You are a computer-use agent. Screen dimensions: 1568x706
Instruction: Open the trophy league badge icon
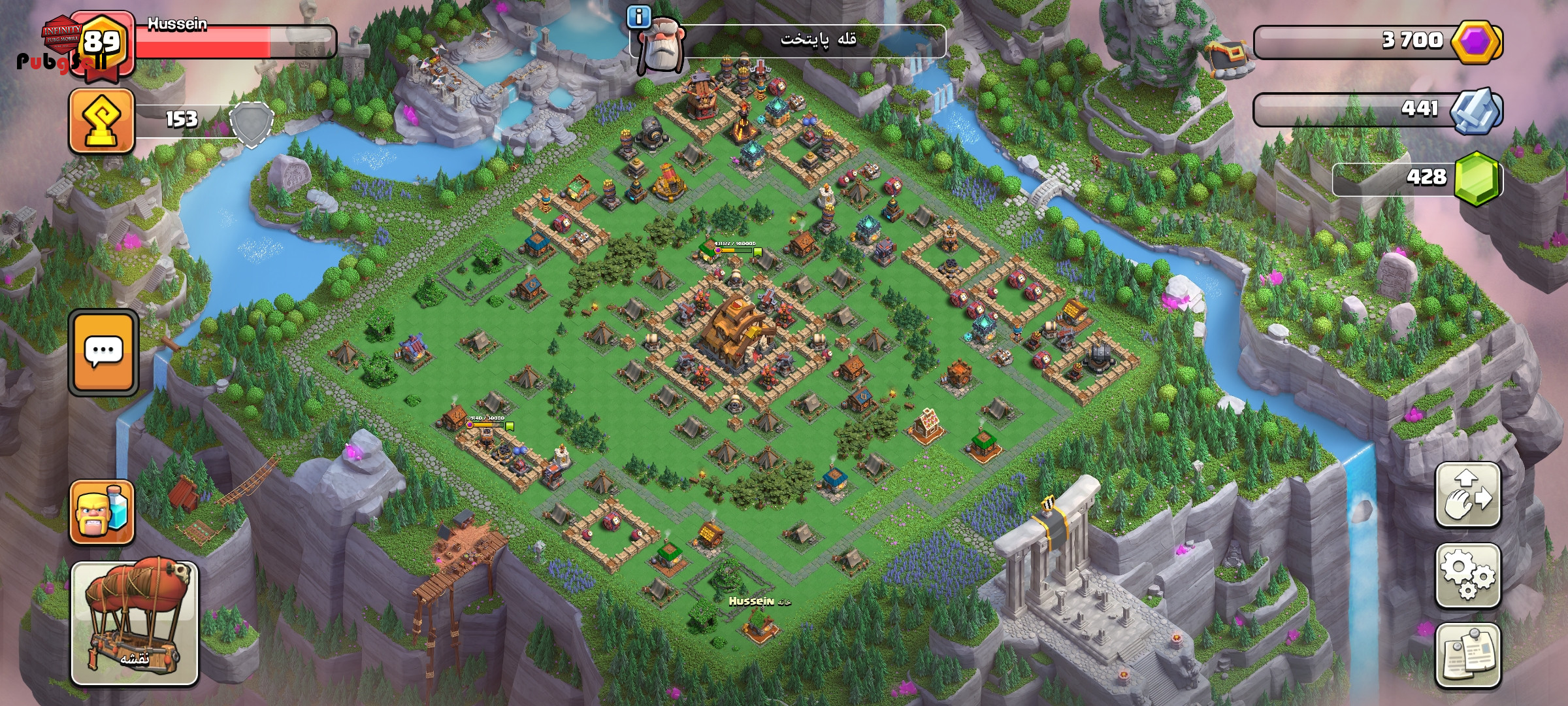click(102, 121)
